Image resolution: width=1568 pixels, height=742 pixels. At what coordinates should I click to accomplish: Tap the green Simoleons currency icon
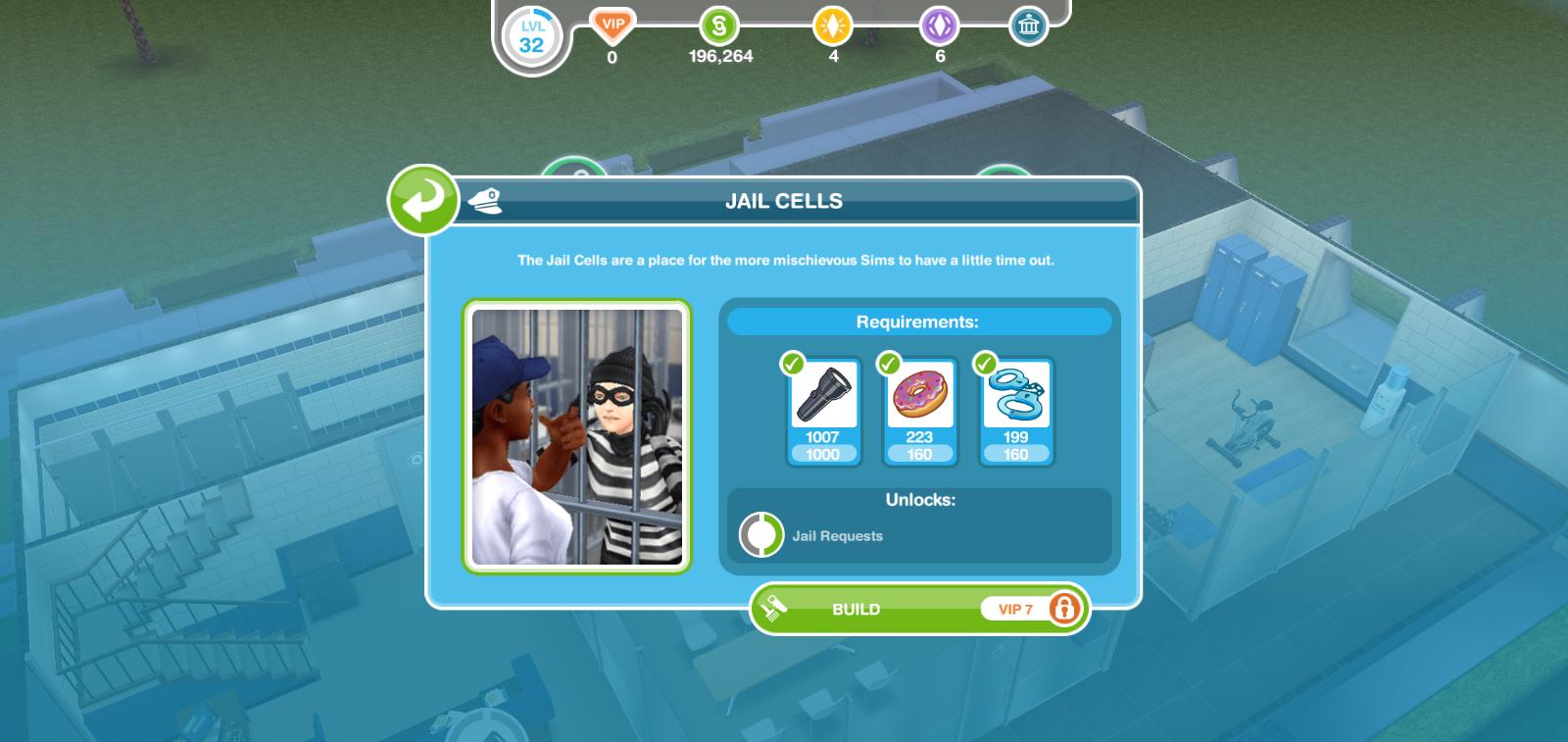(x=719, y=26)
